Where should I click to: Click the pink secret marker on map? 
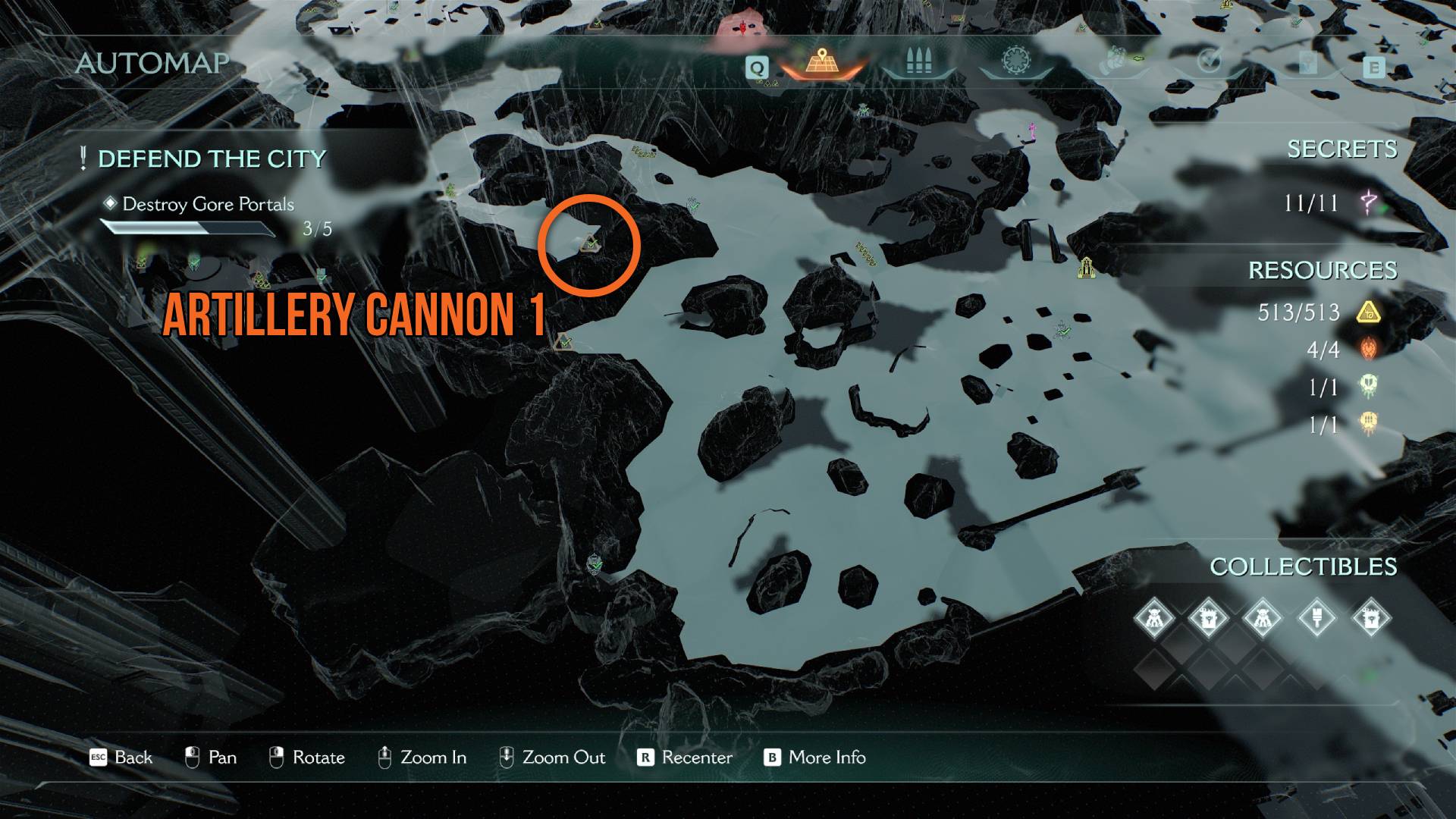(1031, 132)
